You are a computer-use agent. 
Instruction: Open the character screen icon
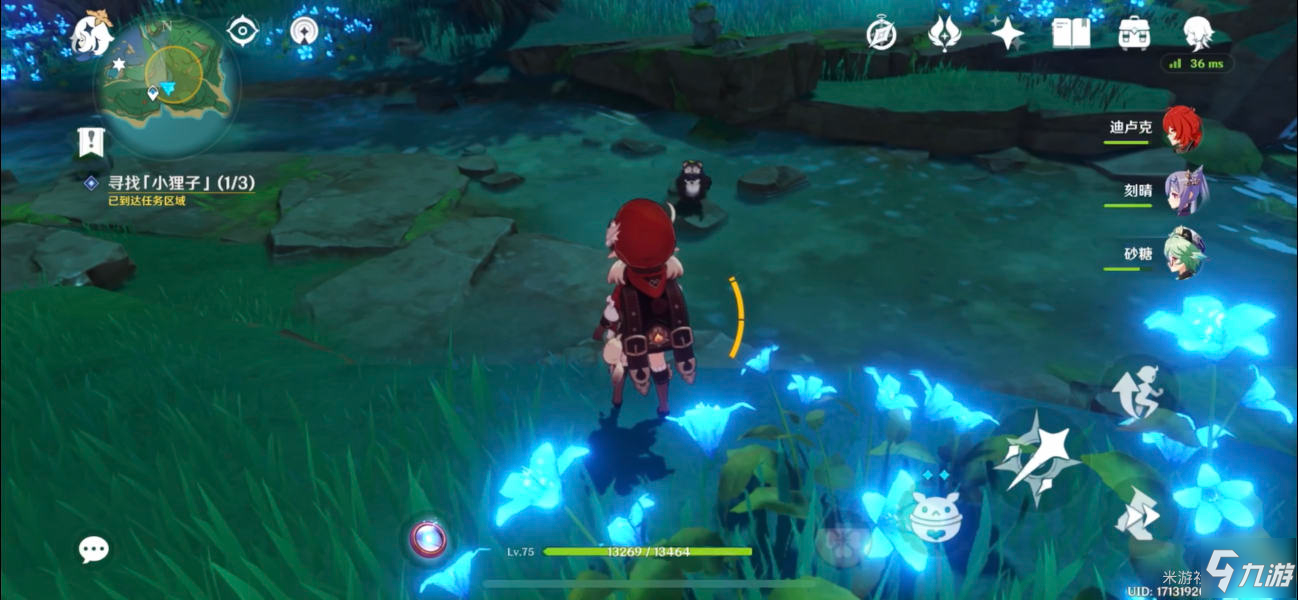pyautogui.click(x=1197, y=34)
